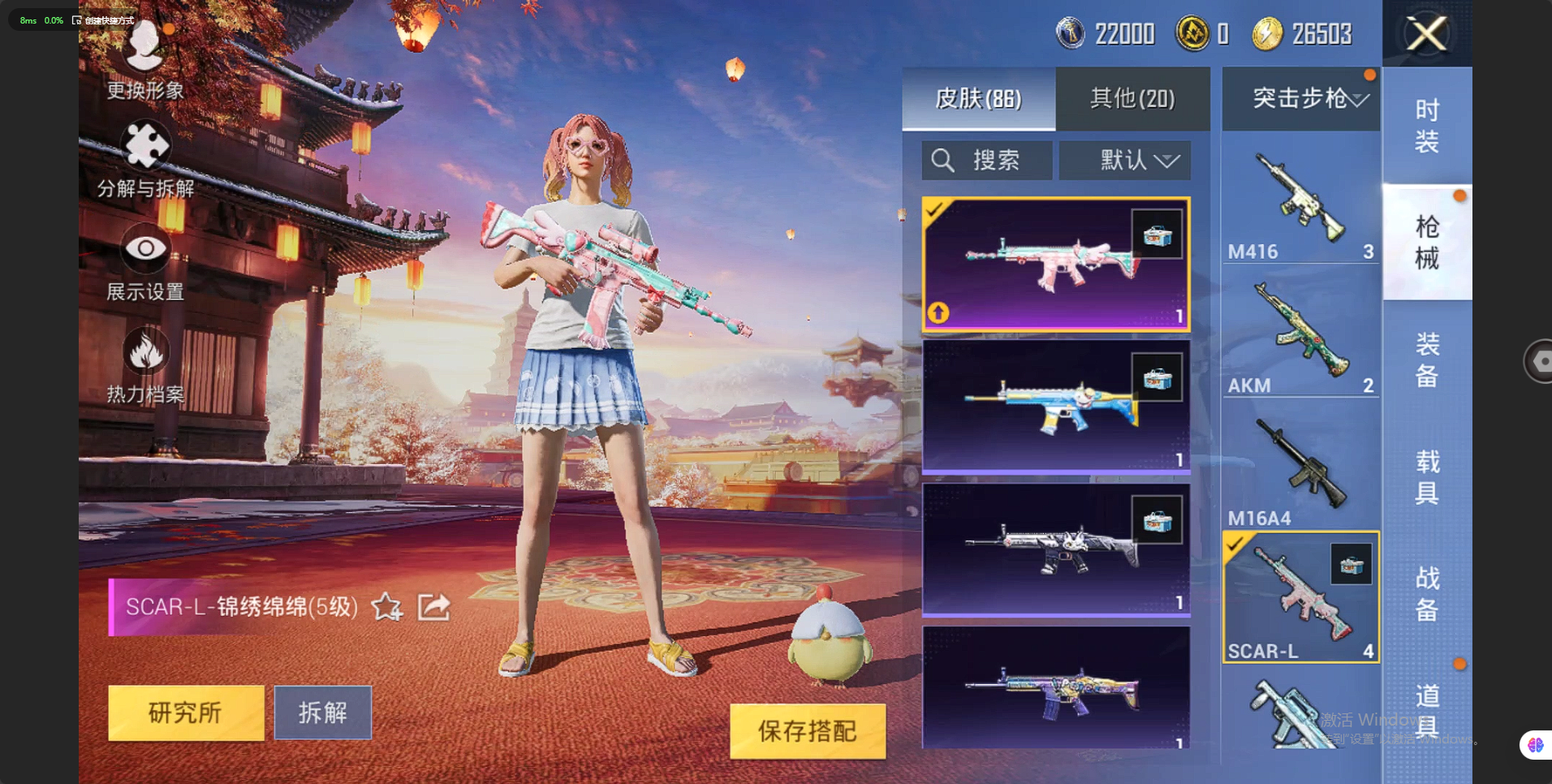Switch to the 其他(20) tab

pyautogui.click(x=1132, y=99)
